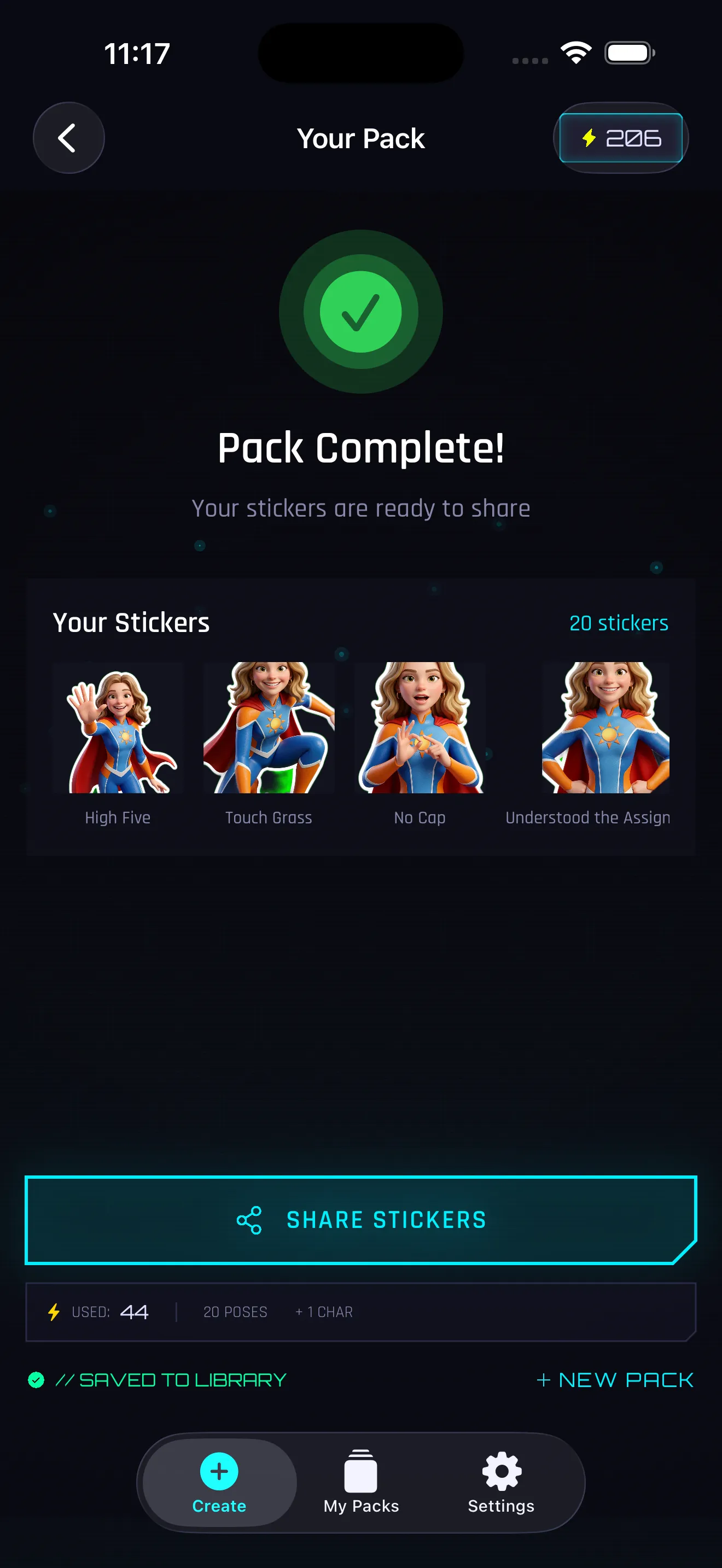Viewport: 722px width, 1568px height.
Task: Select the No Cap sticker
Action: 419,727
